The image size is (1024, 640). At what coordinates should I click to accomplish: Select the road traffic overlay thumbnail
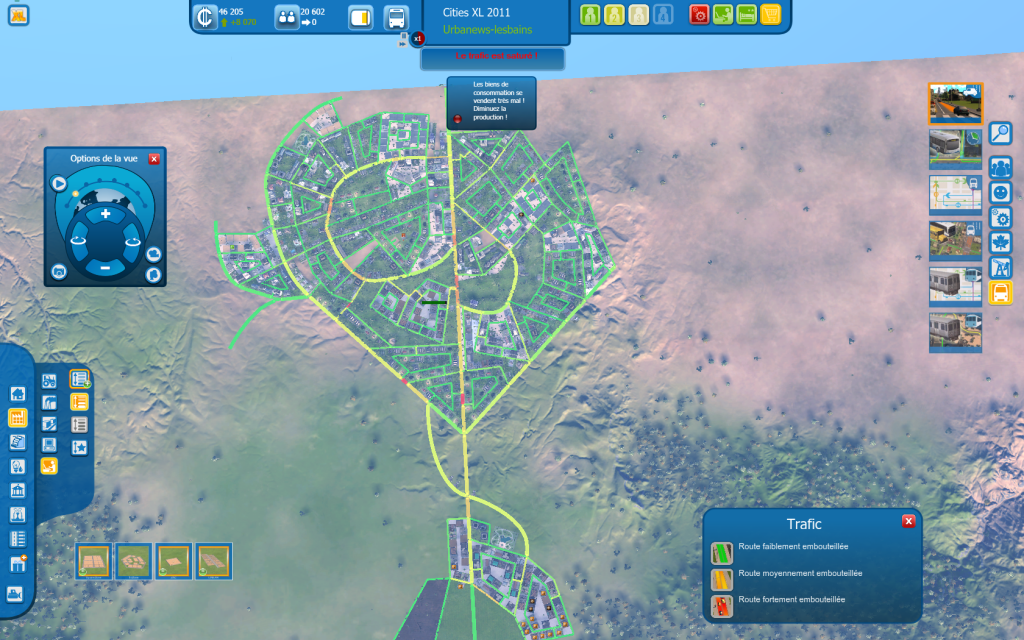click(x=955, y=103)
